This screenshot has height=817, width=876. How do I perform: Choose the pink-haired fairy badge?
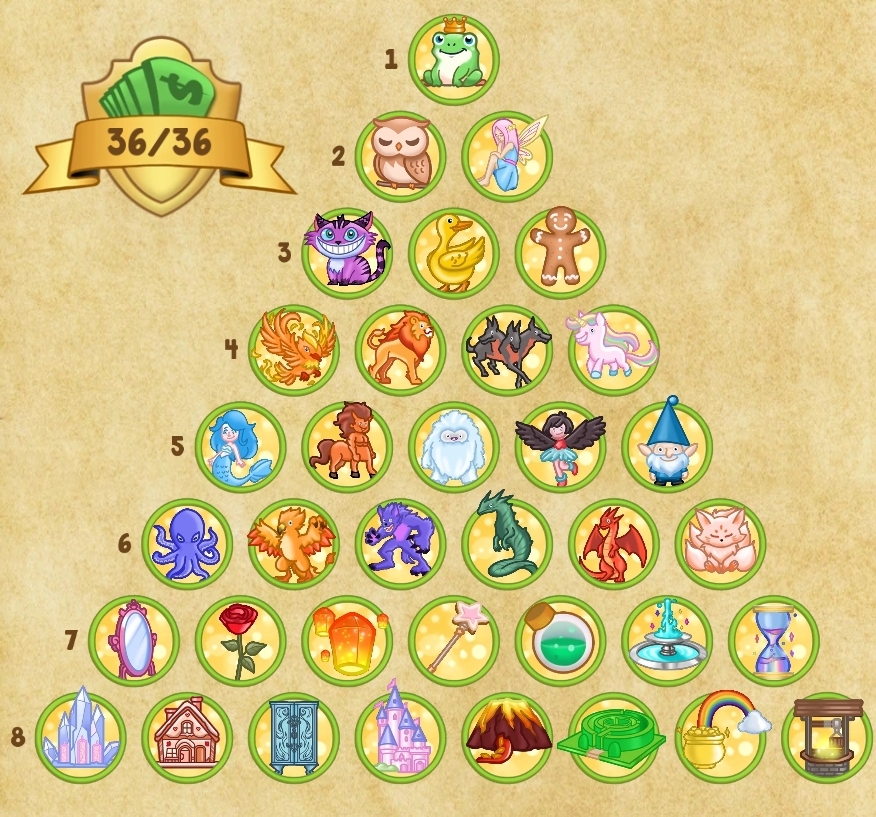[507, 156]
